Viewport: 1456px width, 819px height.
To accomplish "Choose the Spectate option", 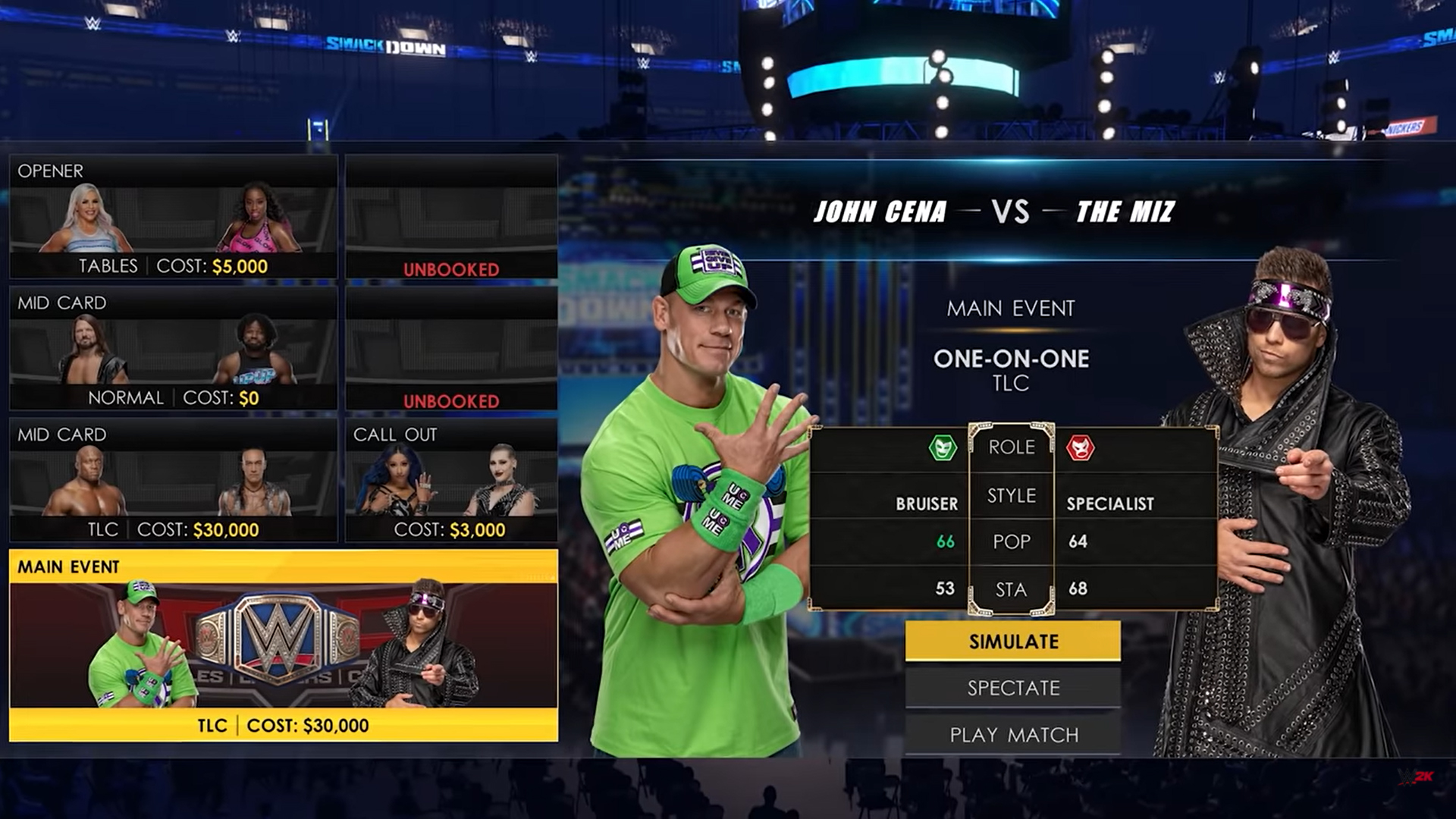I will (x=1012, y=688).
